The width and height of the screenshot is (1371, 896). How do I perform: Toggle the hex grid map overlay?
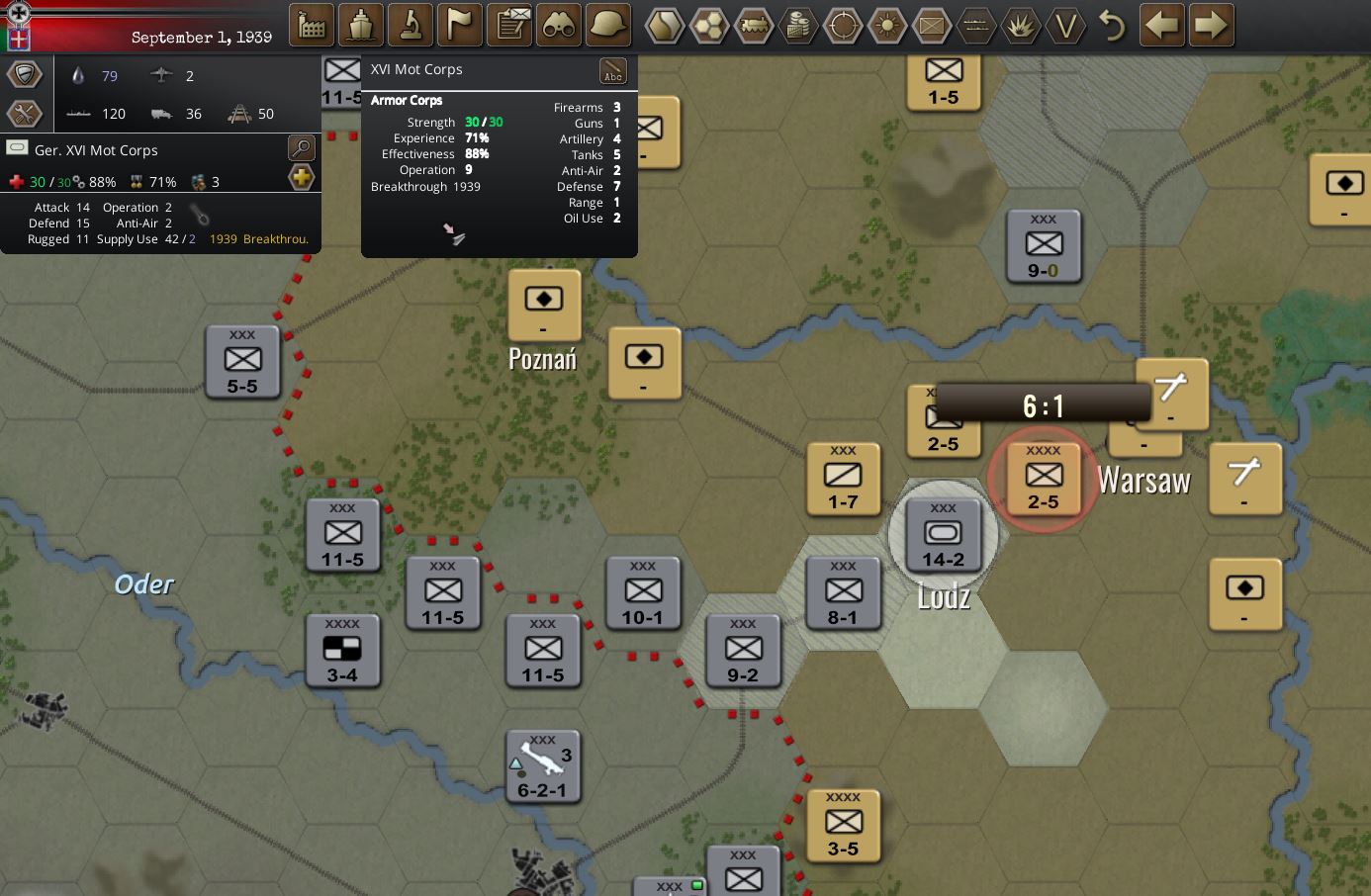click(709, 27)
